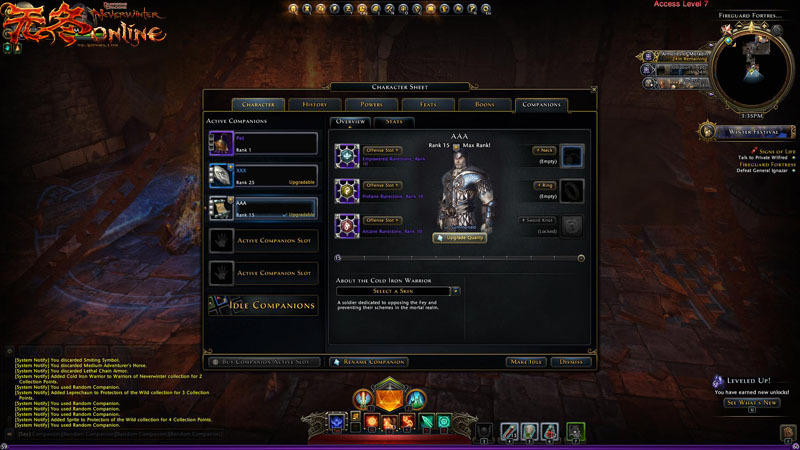Select the XXX companion at Rank 25
Image resolution: width=800 pixels, height=450 pixels.
(x=262, y=175)
